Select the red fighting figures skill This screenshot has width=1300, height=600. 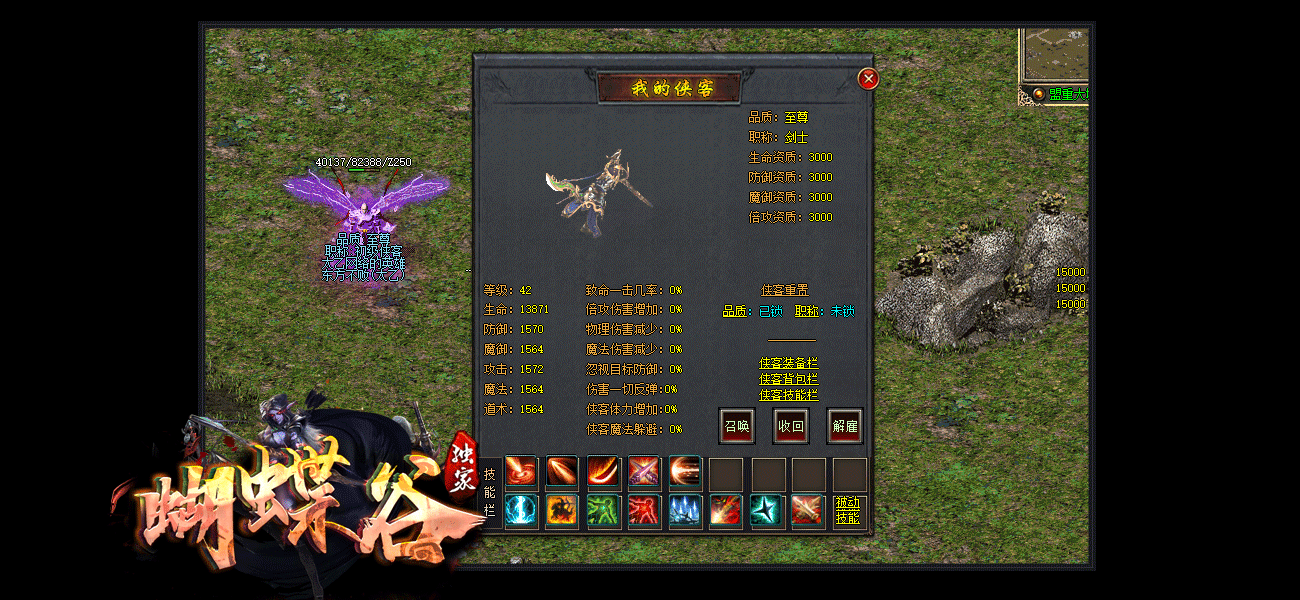click(644, 511)
